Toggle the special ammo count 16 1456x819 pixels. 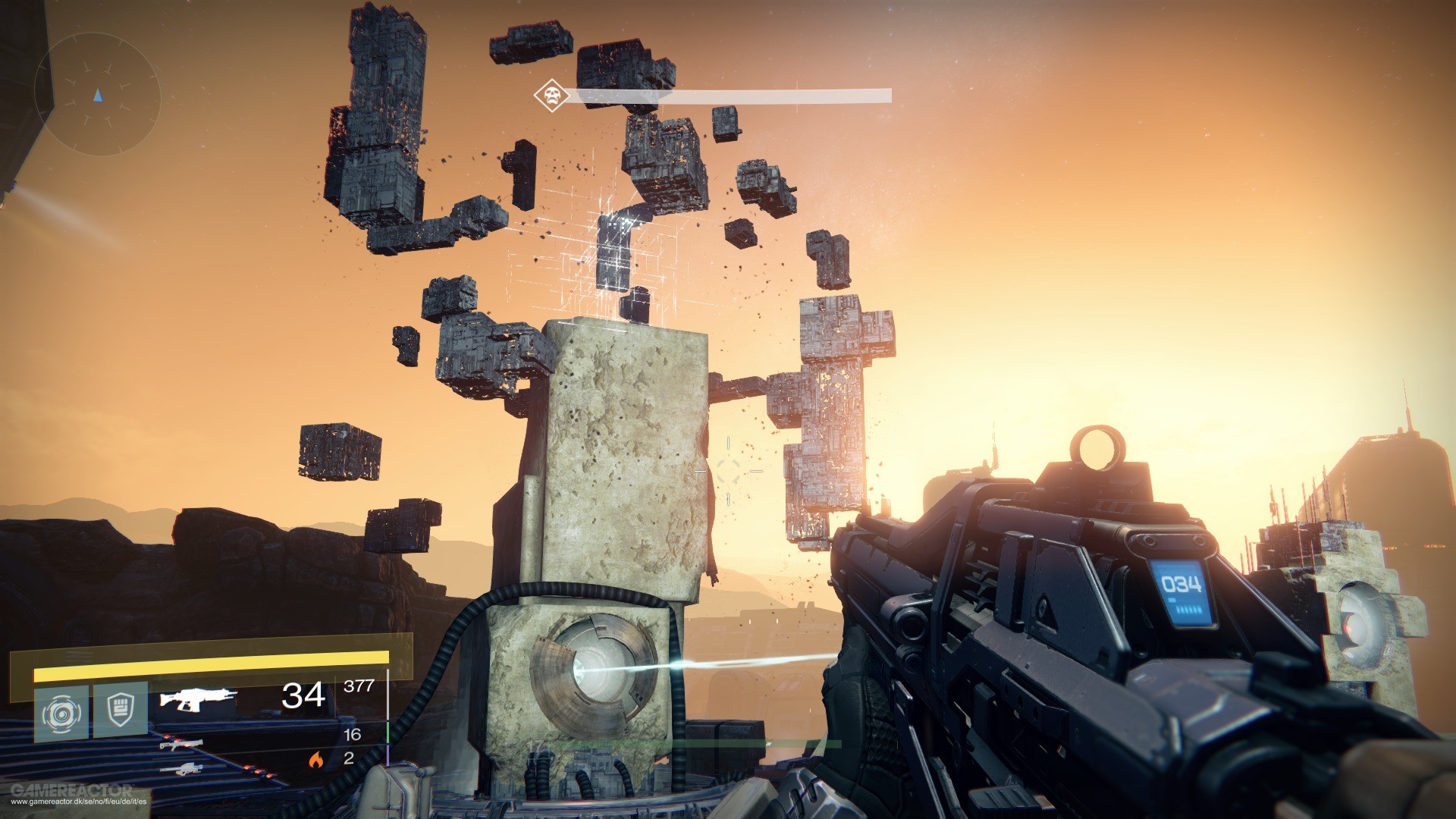[353, 735]
